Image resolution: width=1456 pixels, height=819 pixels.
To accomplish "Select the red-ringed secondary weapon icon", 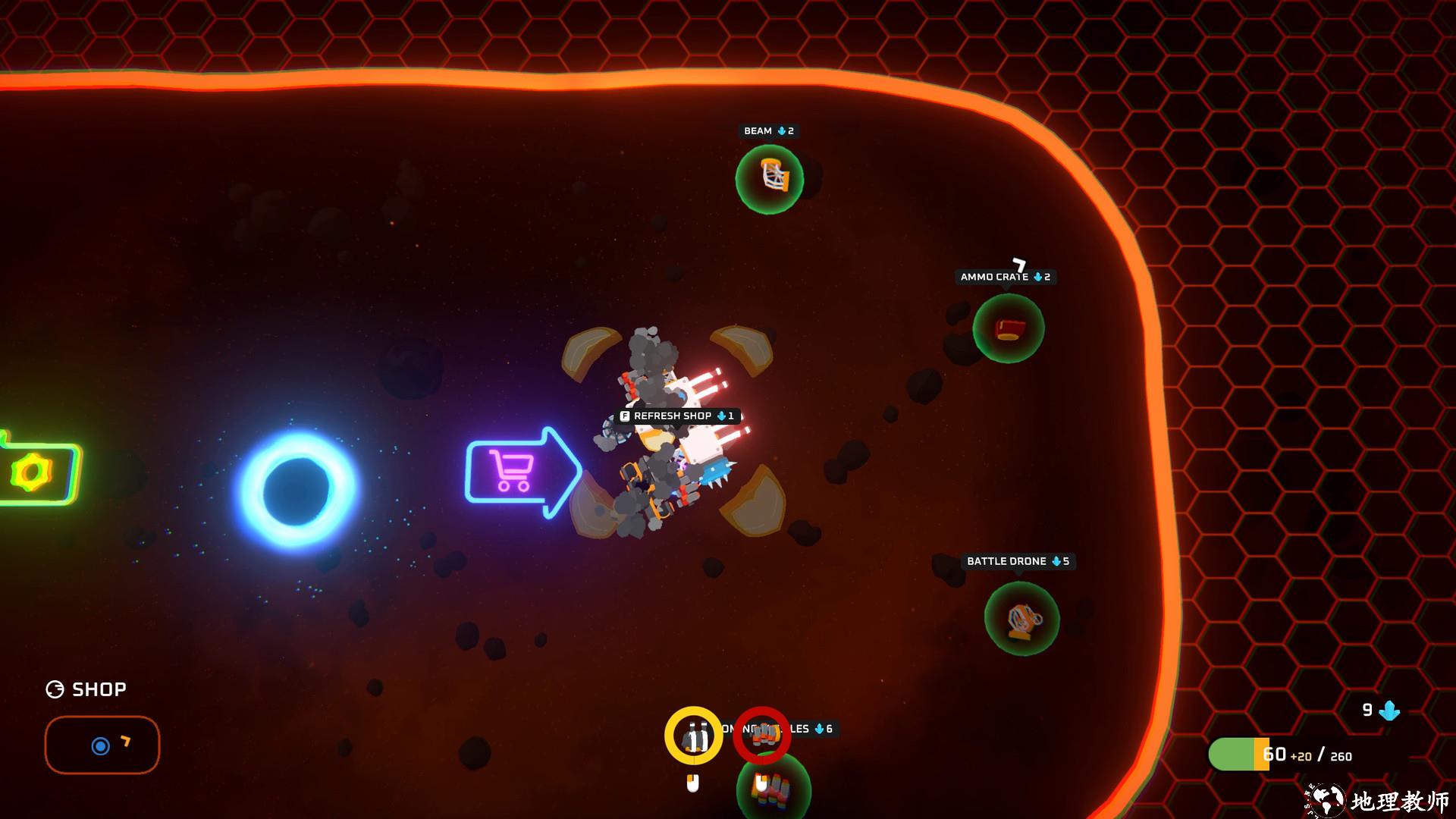I will [x=761, y=735].
